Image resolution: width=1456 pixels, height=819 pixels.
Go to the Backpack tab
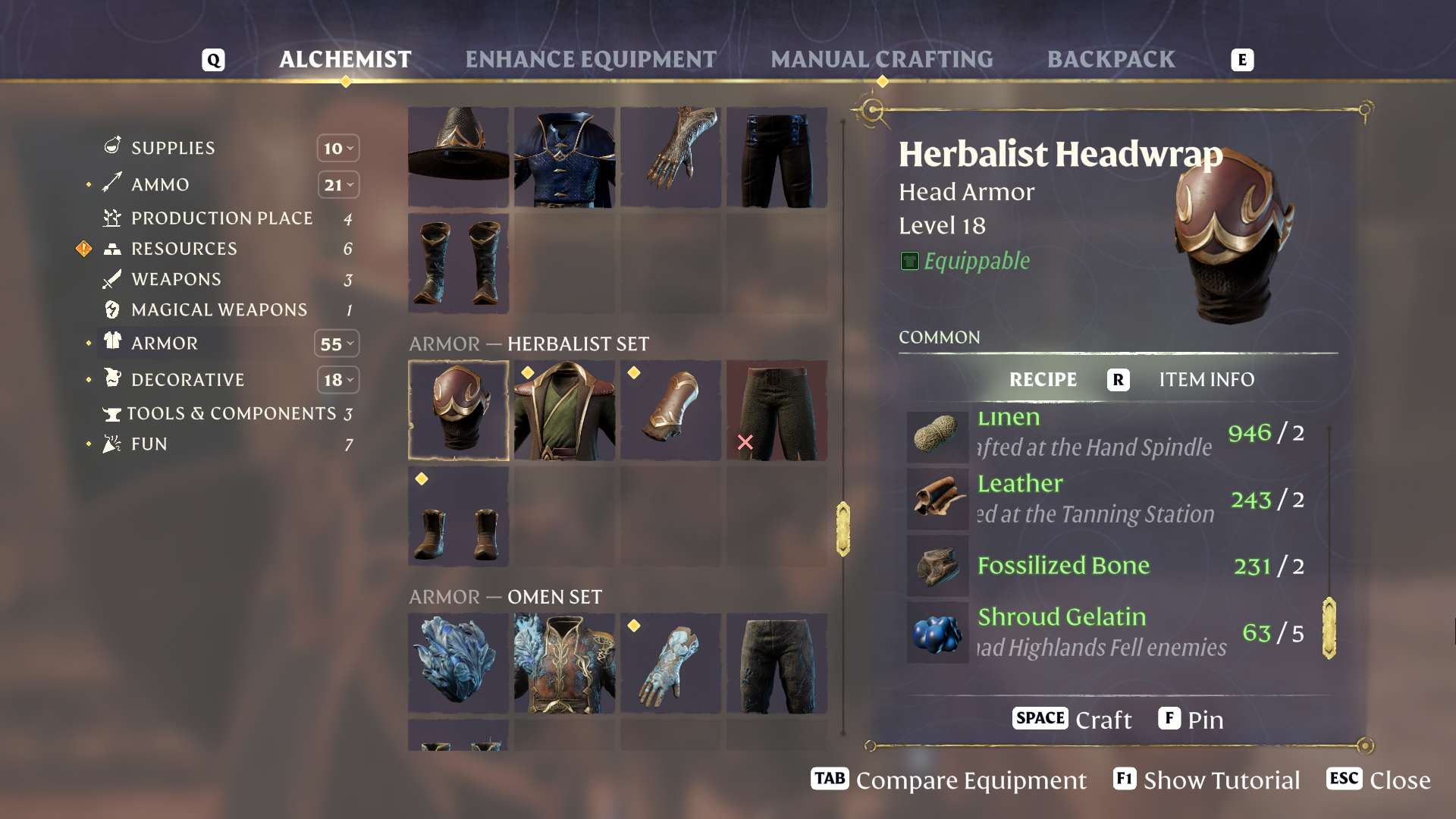(x=1111, y=59)
